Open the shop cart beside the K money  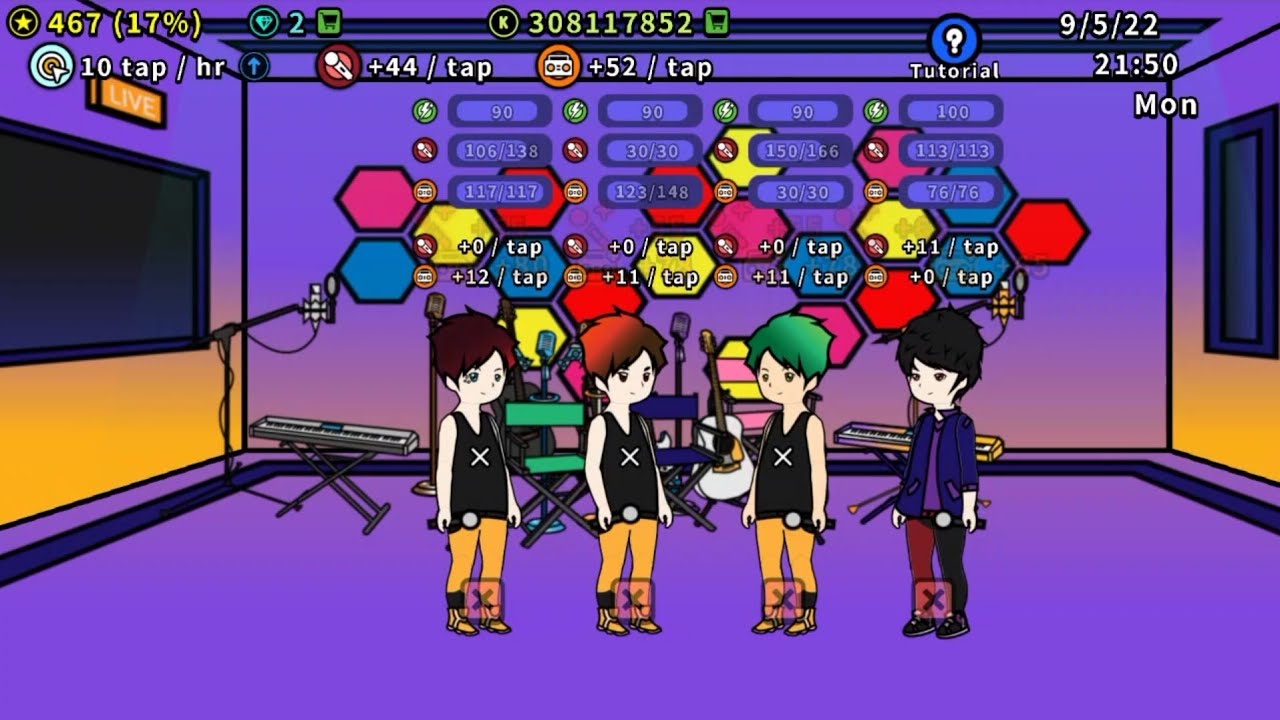(716, 22)
